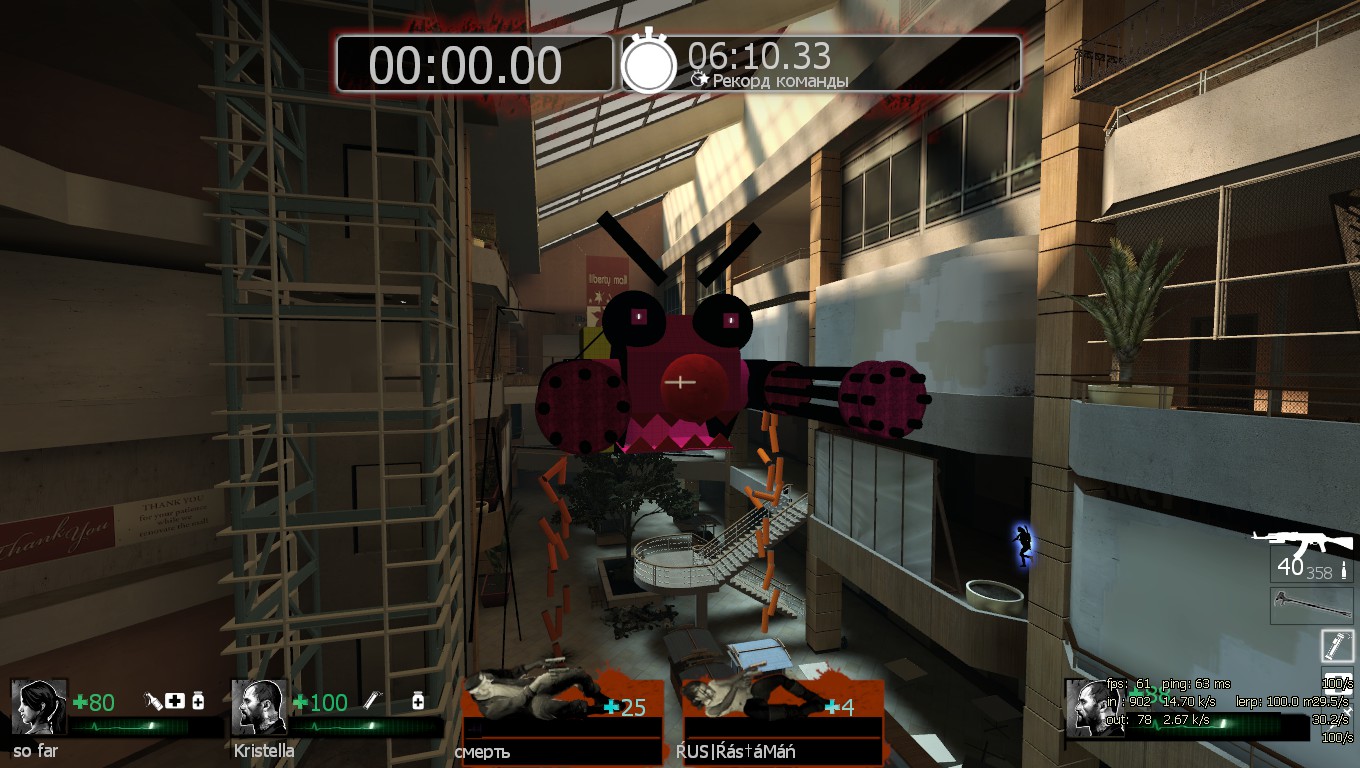Click Kristella's pain pills icon
Screen dimensions: 1360x768
click(x=418, y=702)
